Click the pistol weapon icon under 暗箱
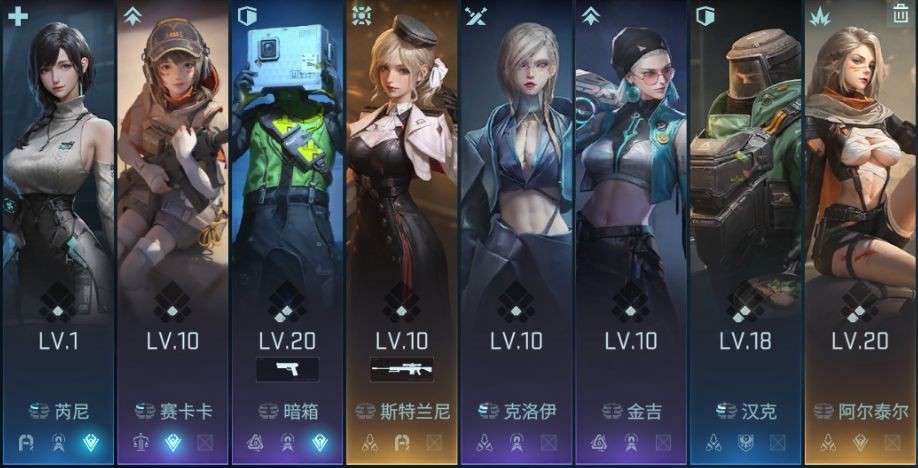The height and width of the screenshot is (468, 918). [x=288, y=369]
